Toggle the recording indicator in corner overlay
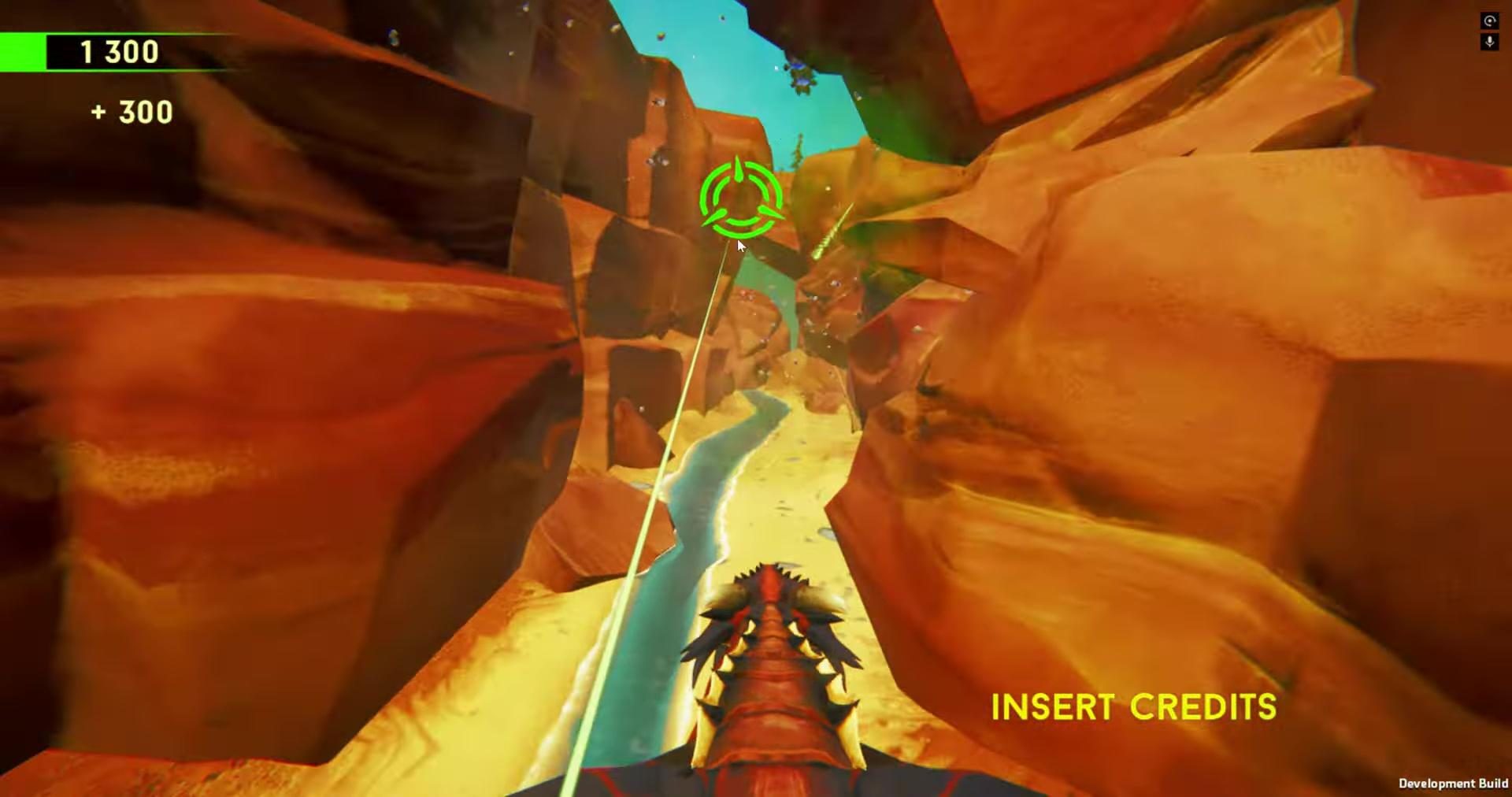The image size is (1512, 797). [x=1490, y=21]
